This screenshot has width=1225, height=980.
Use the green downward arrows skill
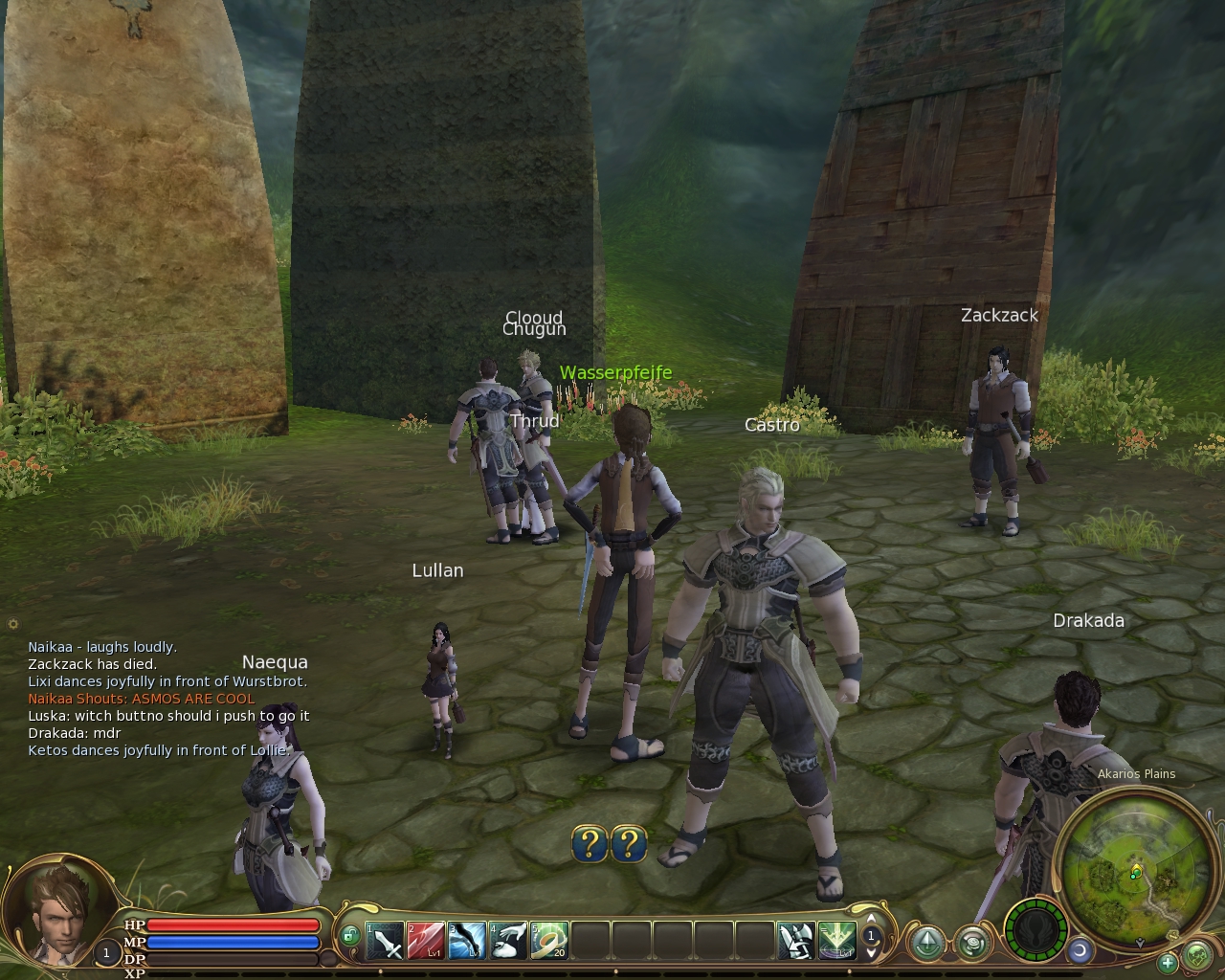(836, 941)
